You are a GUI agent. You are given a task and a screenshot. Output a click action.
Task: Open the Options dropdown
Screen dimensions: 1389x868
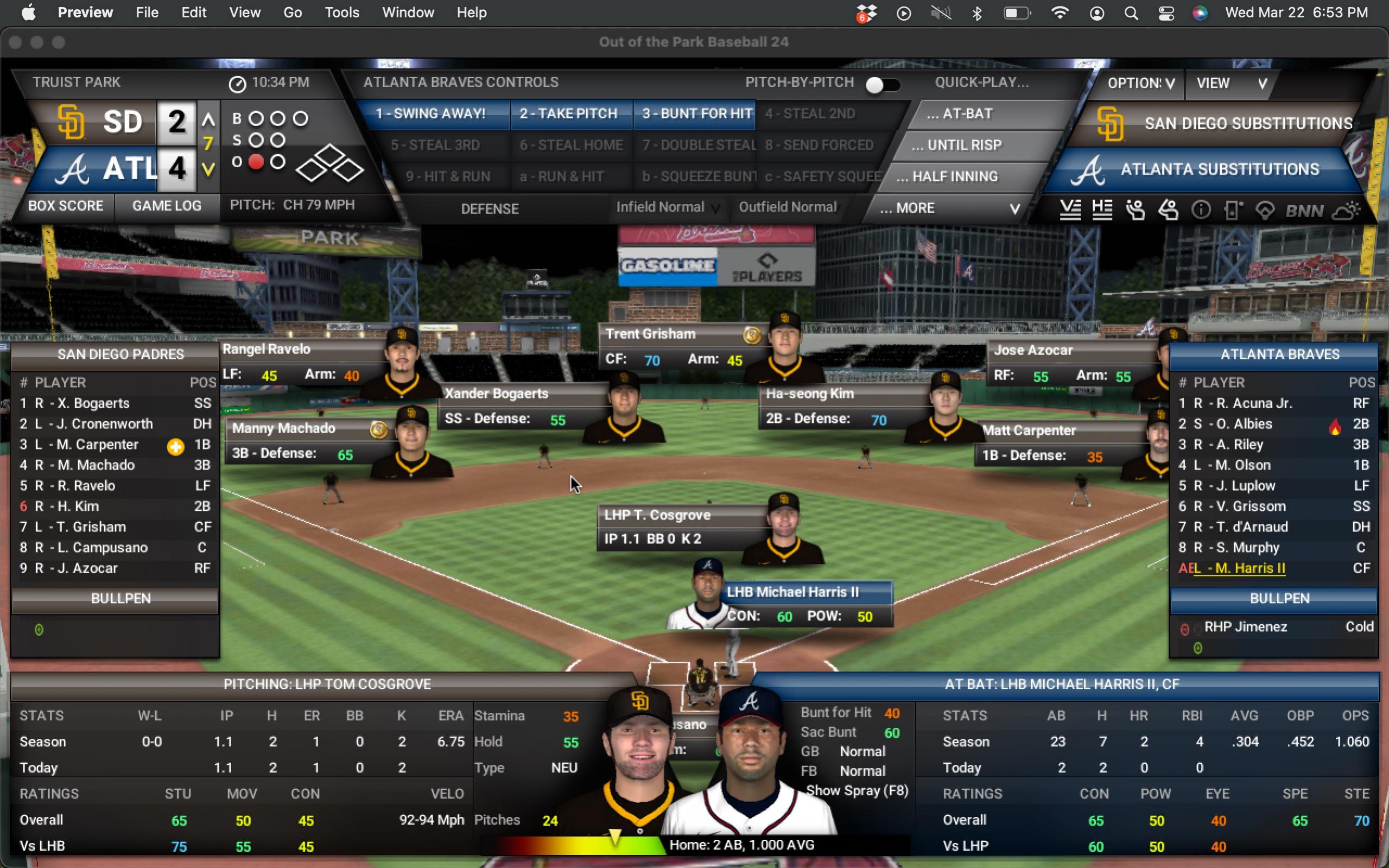(x=1140, y=84)
